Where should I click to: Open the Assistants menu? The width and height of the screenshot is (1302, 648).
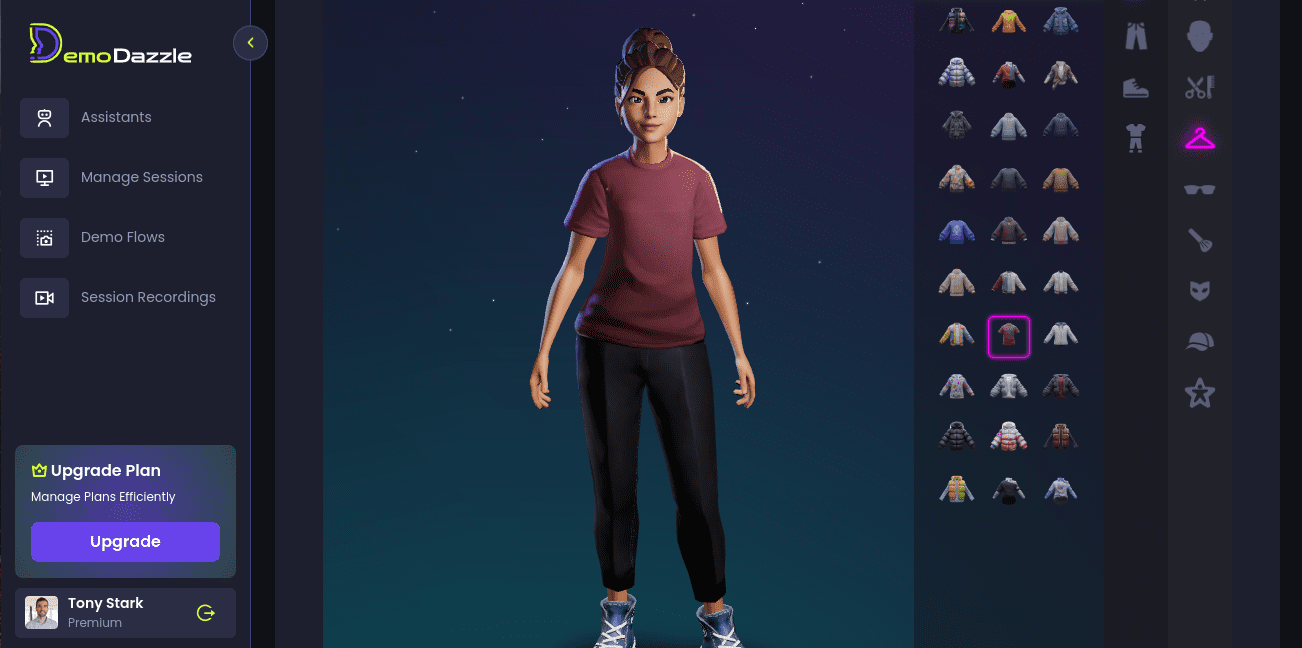pos(116,117)
